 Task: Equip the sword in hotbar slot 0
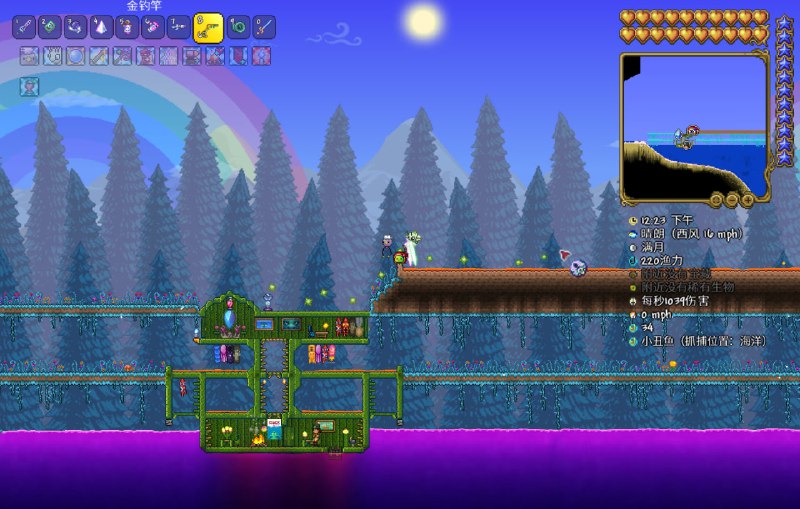264,27
